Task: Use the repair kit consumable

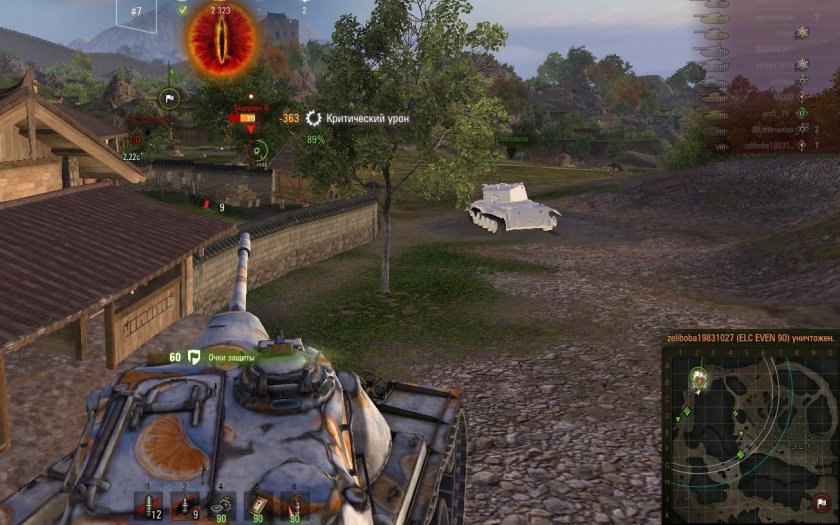Action: point(220,505)
